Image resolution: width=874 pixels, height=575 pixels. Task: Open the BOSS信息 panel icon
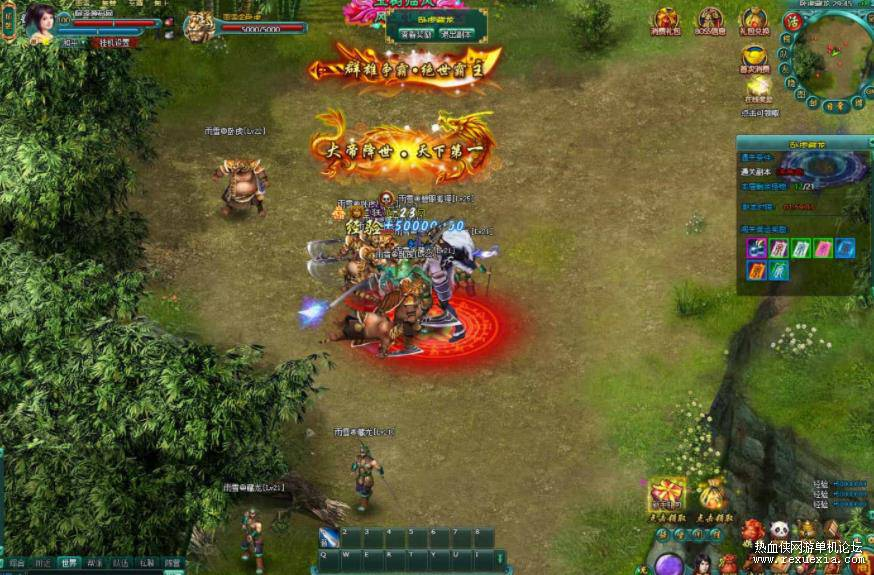point(710,20)
